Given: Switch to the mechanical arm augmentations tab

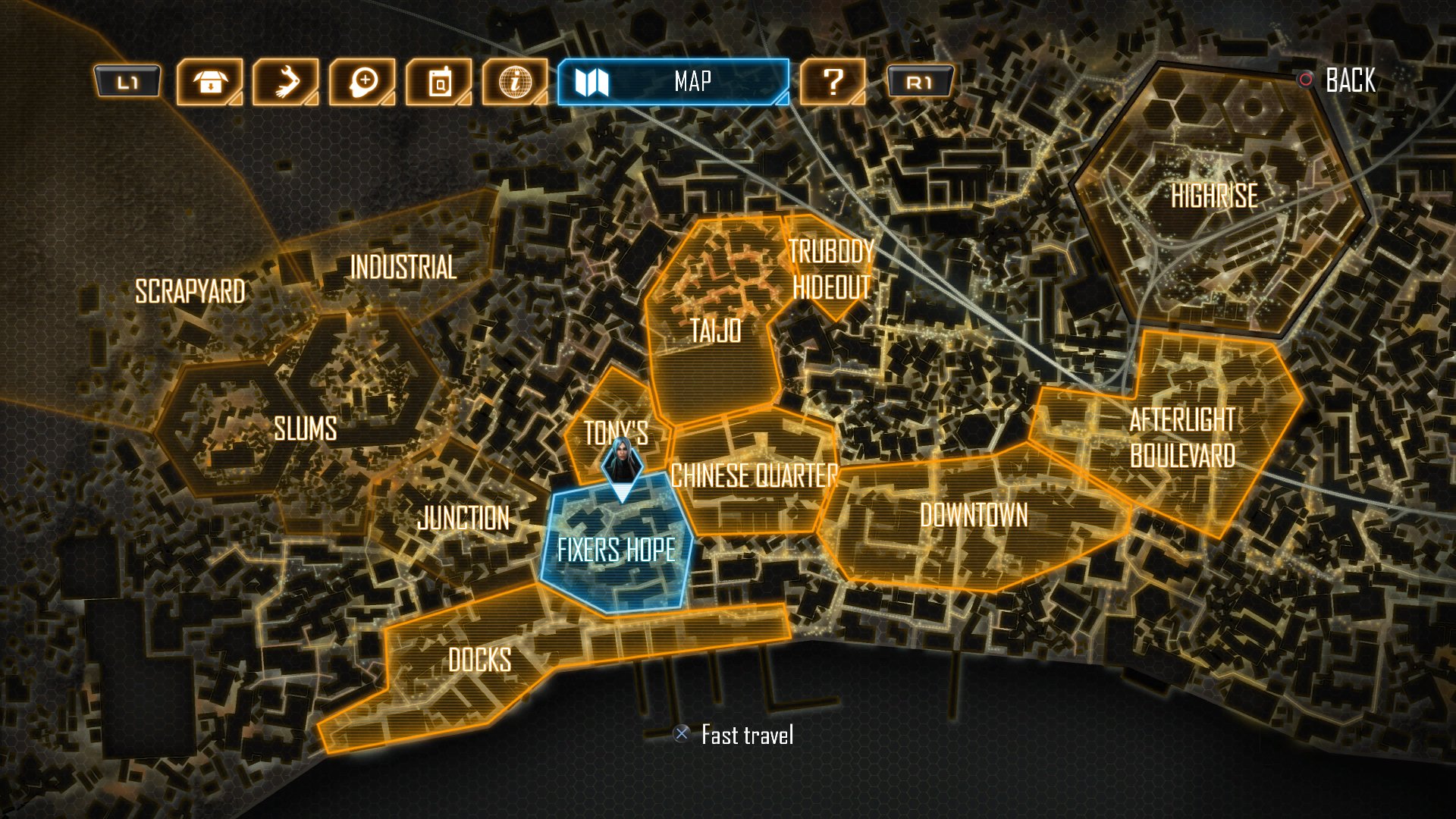Looking at the screenshot, I should click(286, 82).
